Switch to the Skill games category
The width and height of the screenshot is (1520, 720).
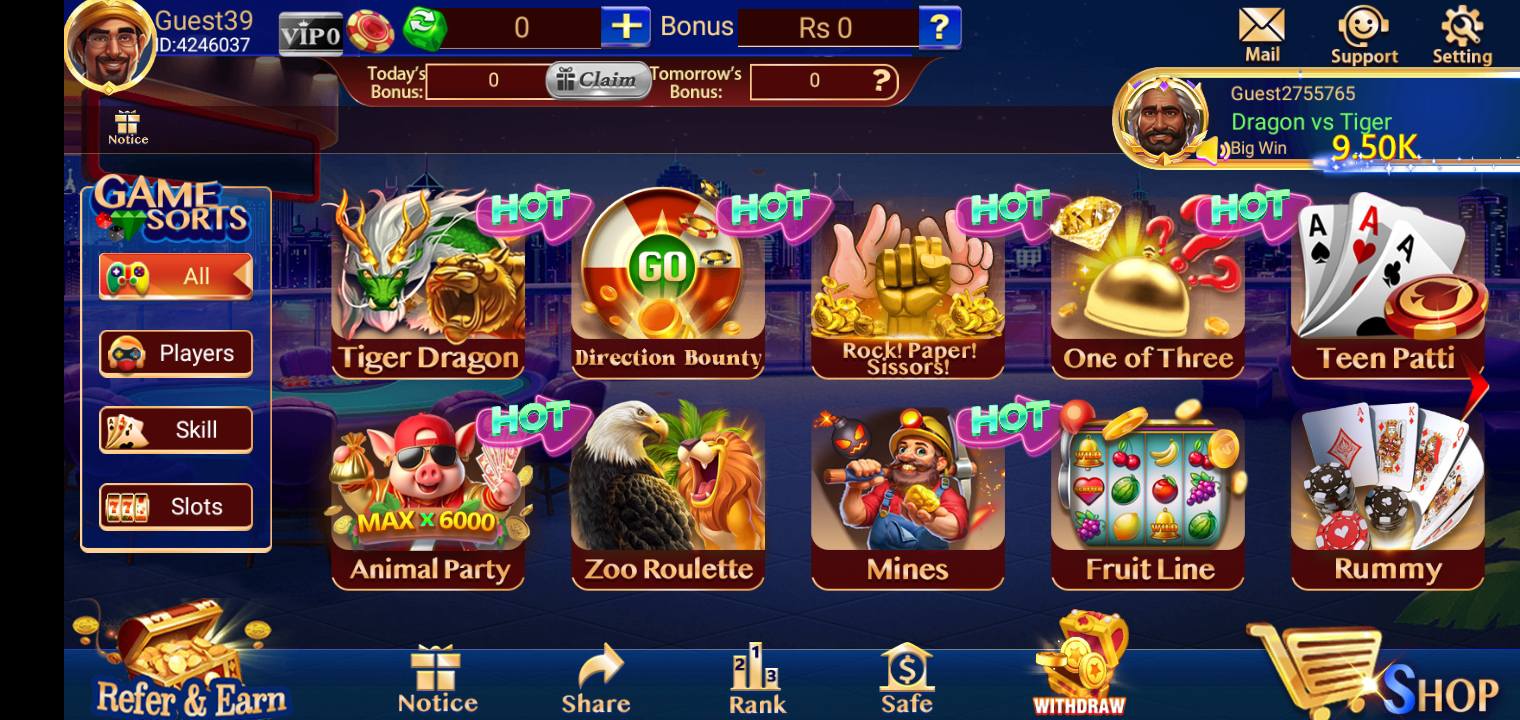click(176, 430)
